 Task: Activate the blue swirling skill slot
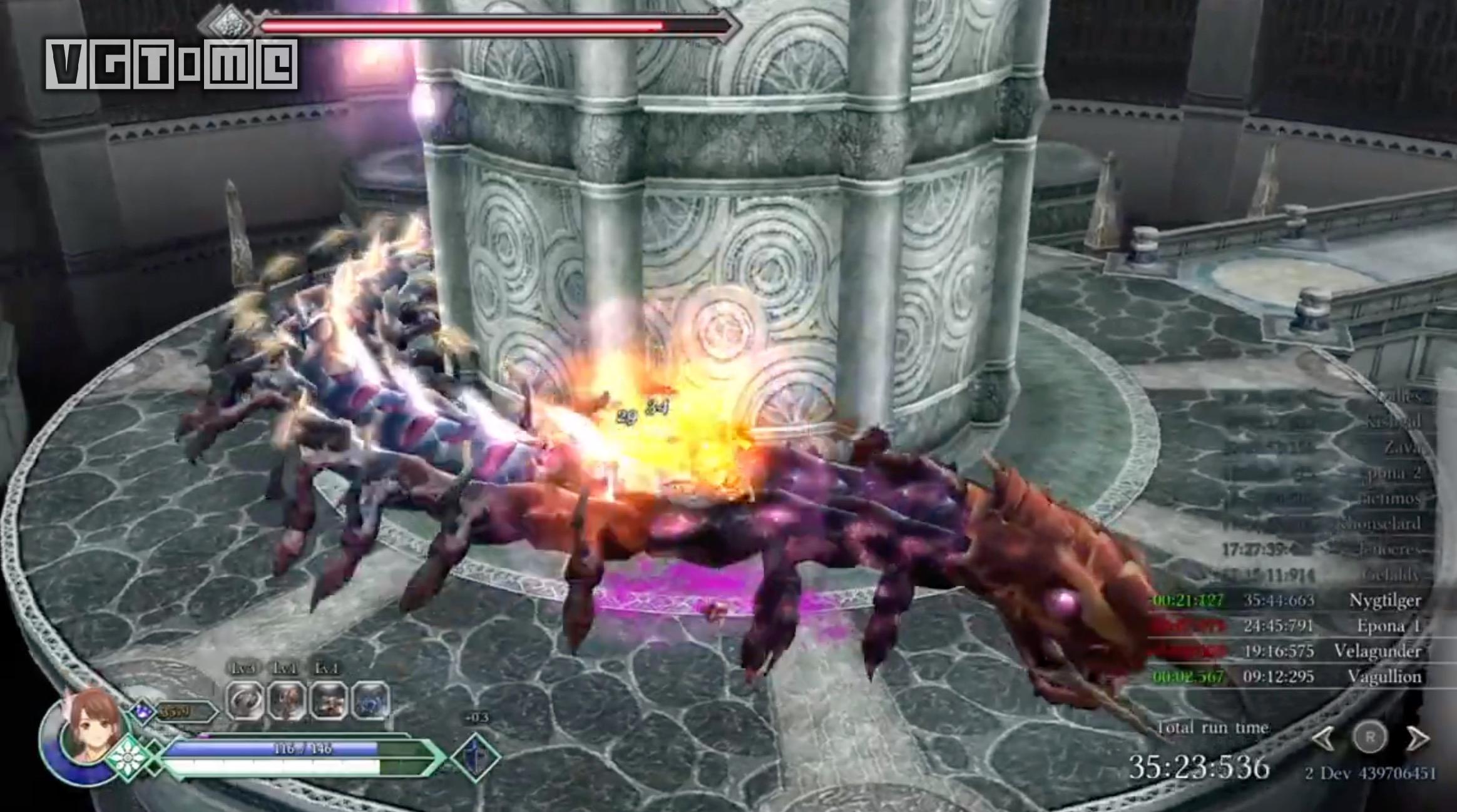coord(371,701)
